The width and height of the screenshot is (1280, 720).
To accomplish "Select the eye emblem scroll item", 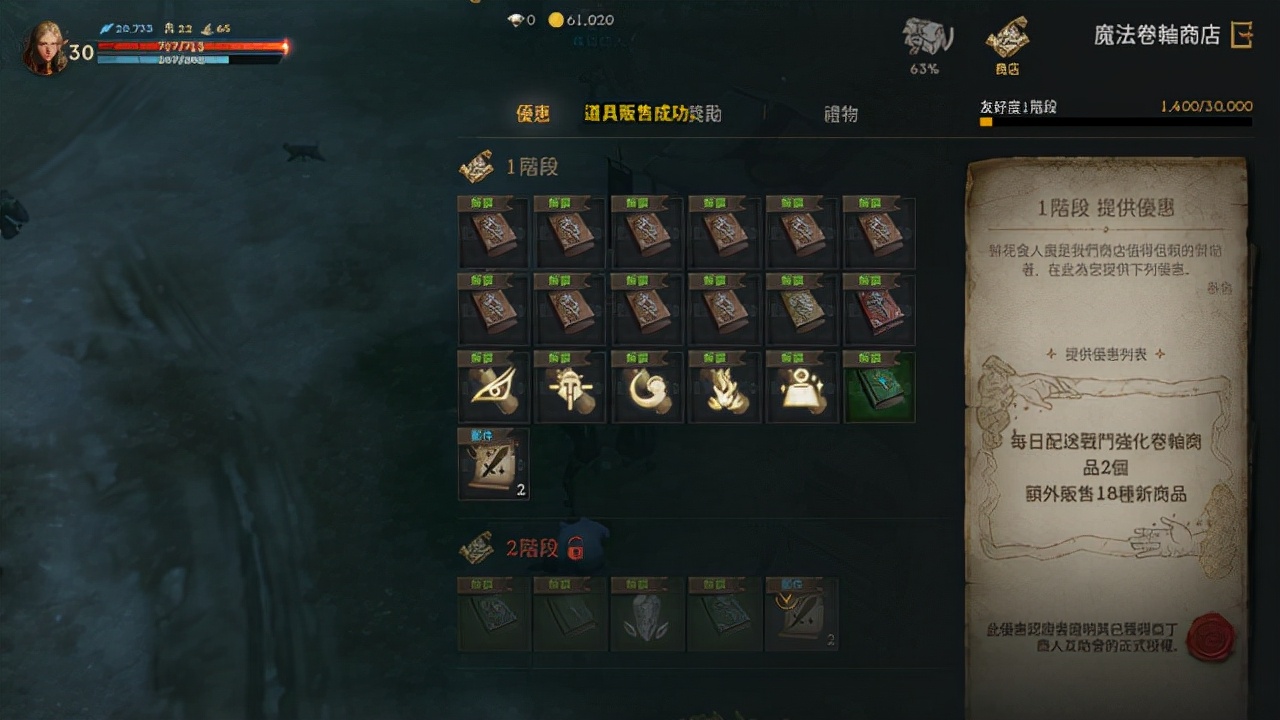I will pyautogui.click(x=492, y=390).
